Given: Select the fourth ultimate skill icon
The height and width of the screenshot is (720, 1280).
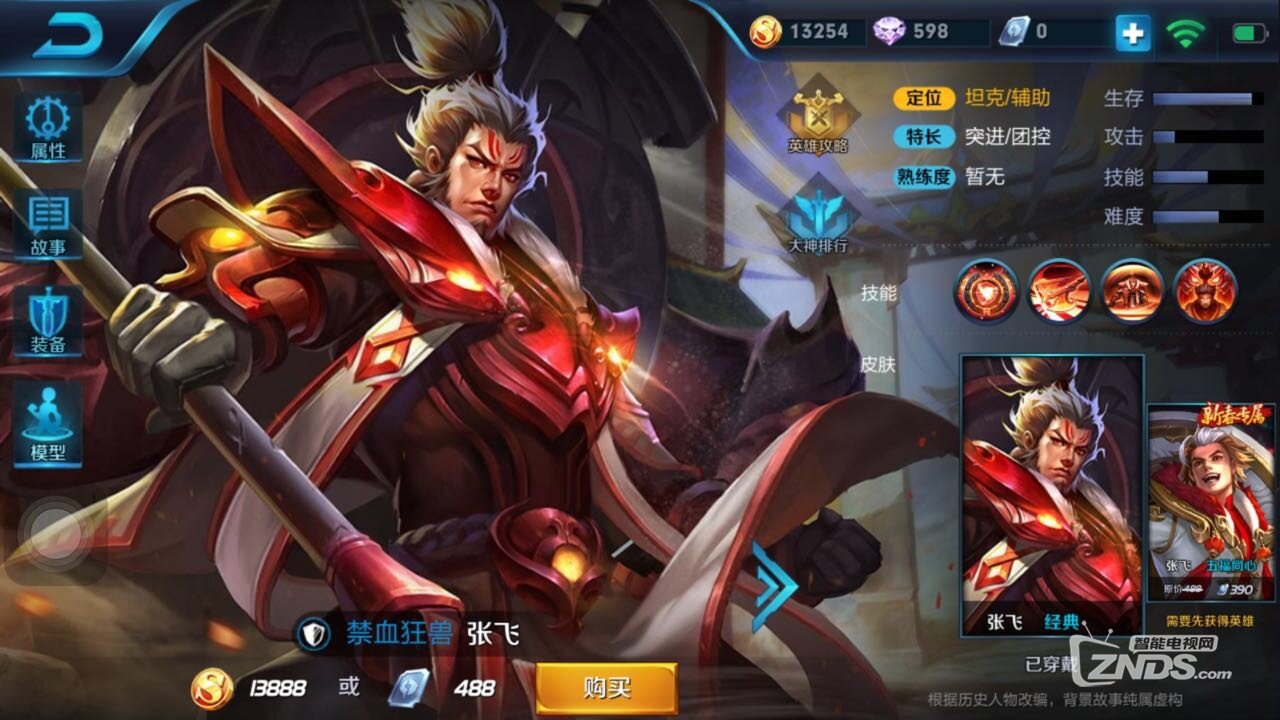Looking at the screenshot, I should 1205,290.
